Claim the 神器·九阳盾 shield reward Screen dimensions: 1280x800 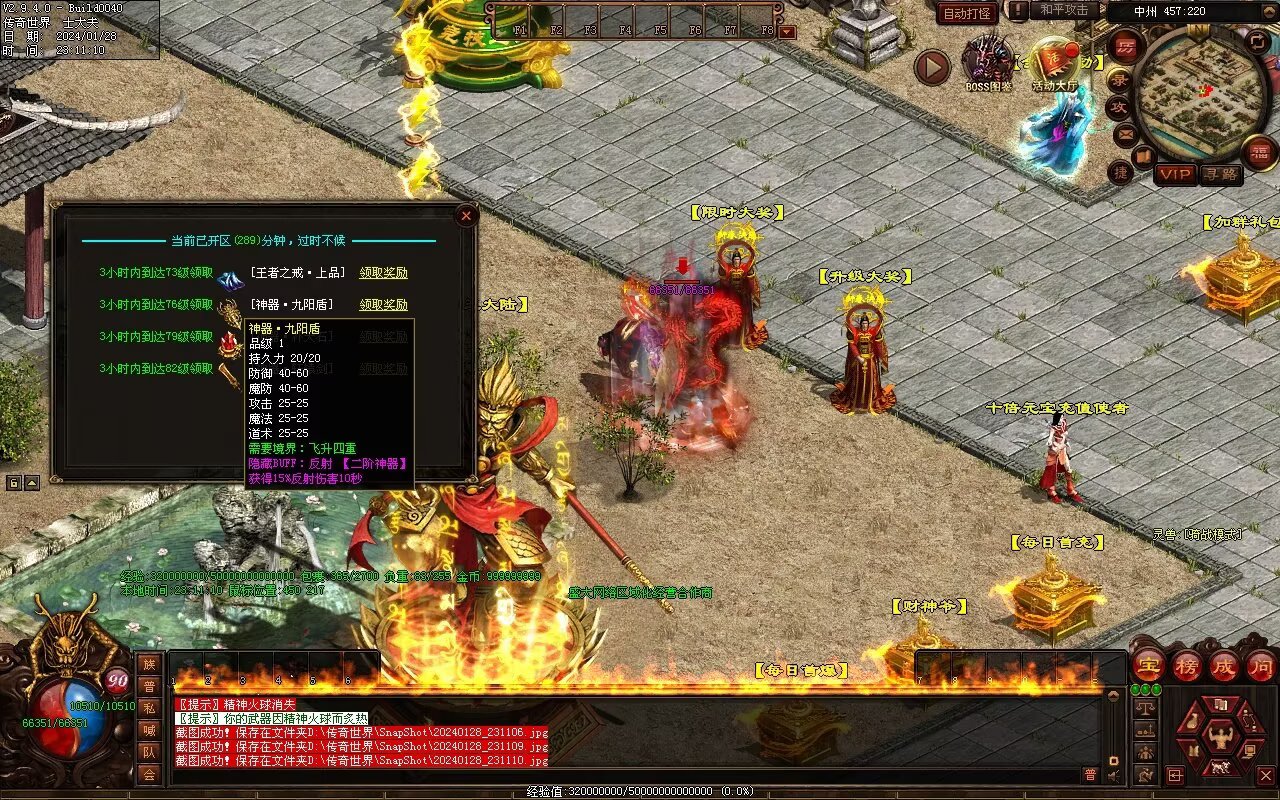click(384, 305)
